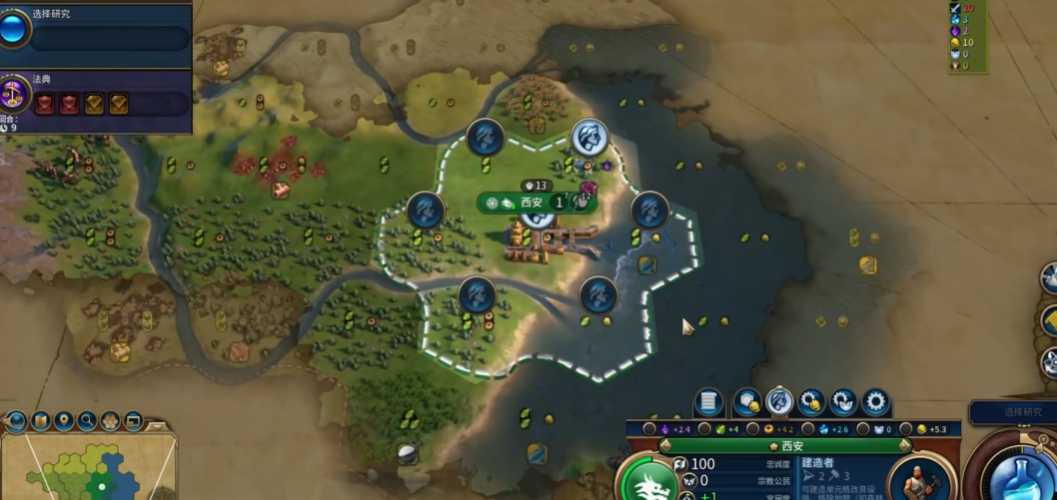
Task: Select previous city with left banner arrow
Action: click(x=666, y=445)
